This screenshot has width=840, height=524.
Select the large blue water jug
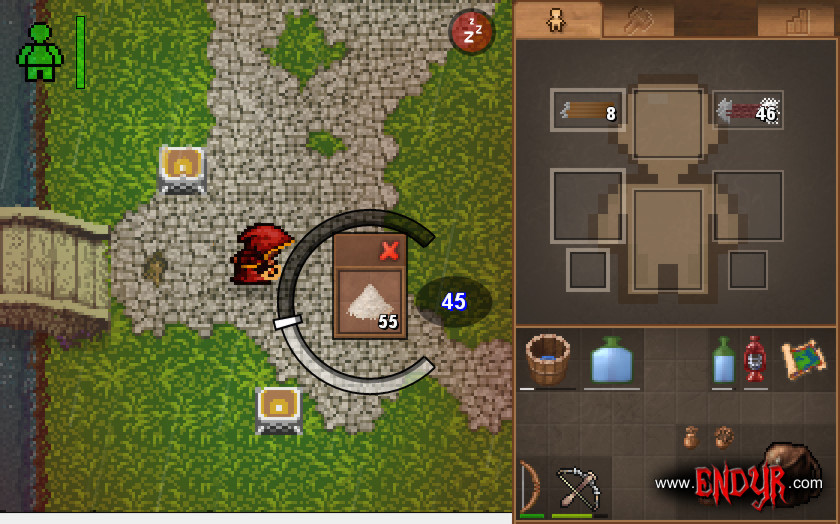tap(611, 360)
